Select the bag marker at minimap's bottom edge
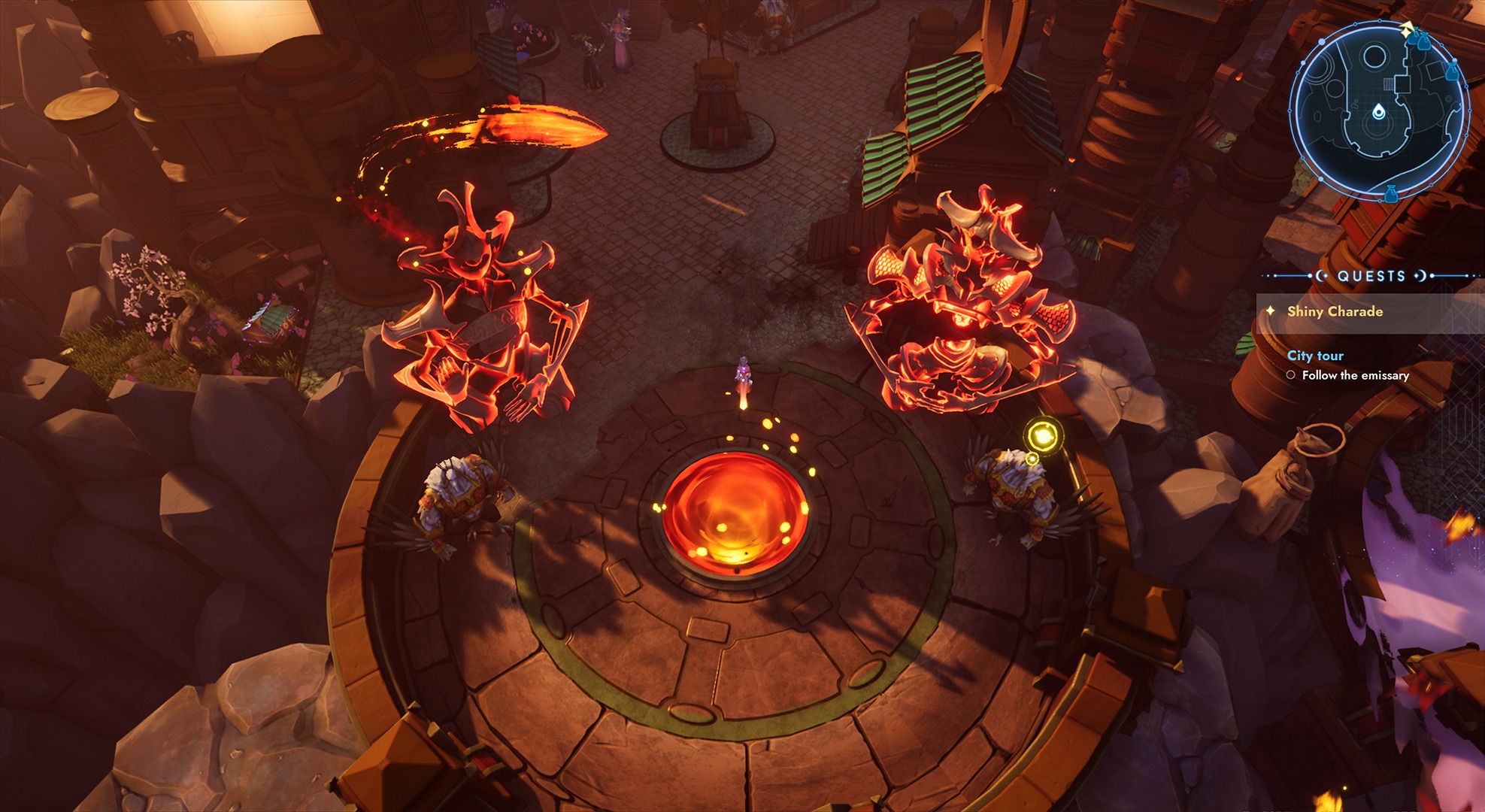The width and height of the screenshot is (1485, 812). tap(1390, 193)
